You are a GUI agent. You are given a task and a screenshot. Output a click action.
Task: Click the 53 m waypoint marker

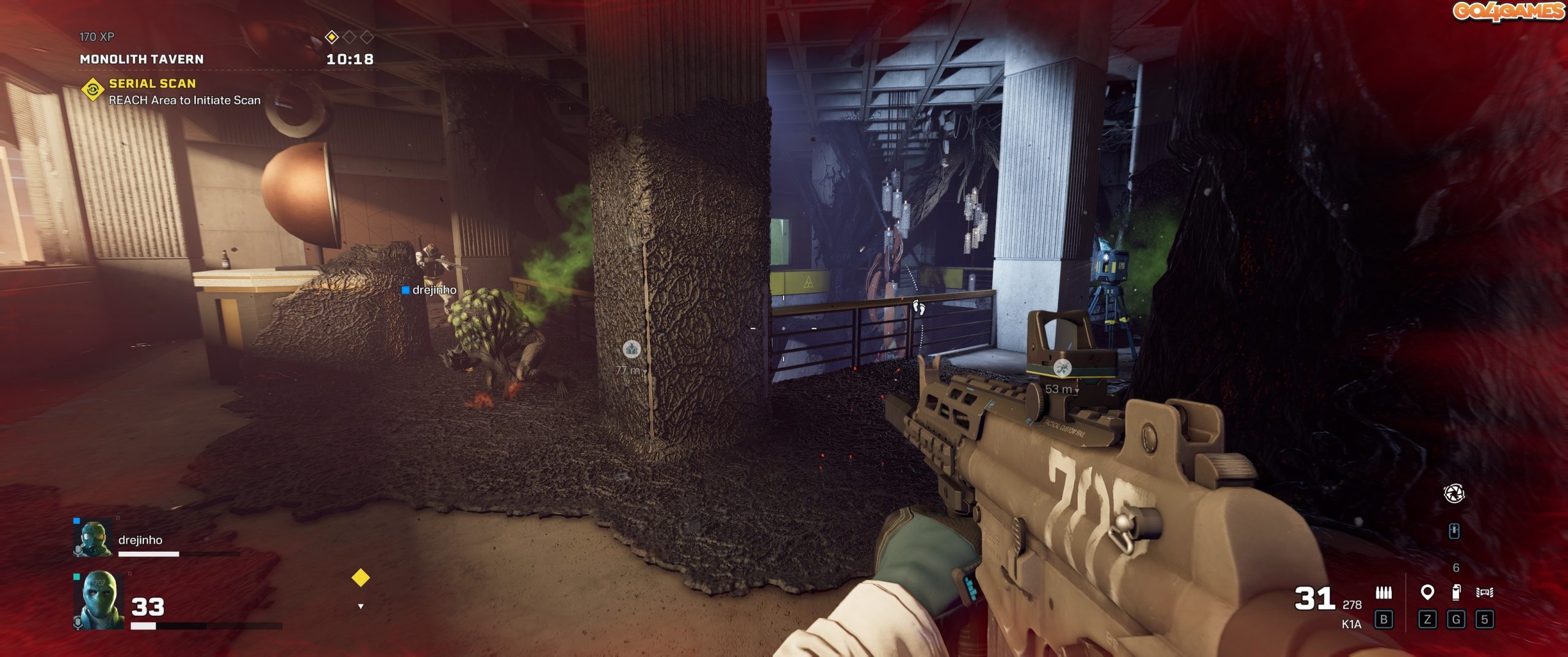1062,368
